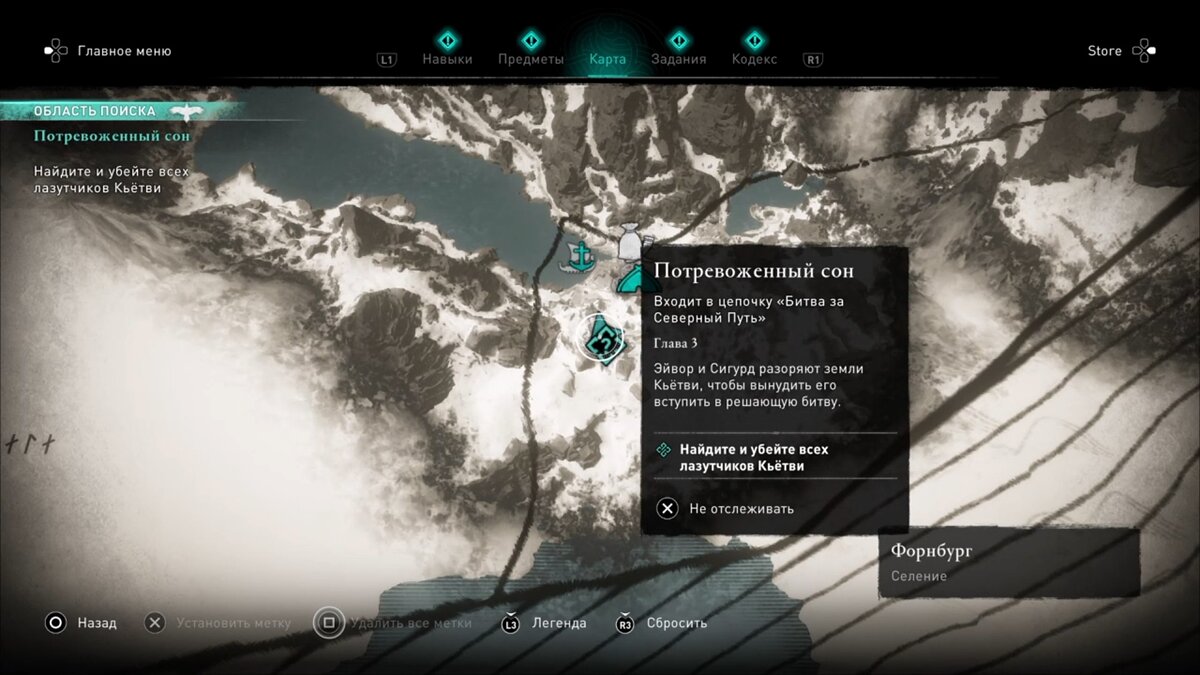Open the Кодекс tab

click(754, 59)
